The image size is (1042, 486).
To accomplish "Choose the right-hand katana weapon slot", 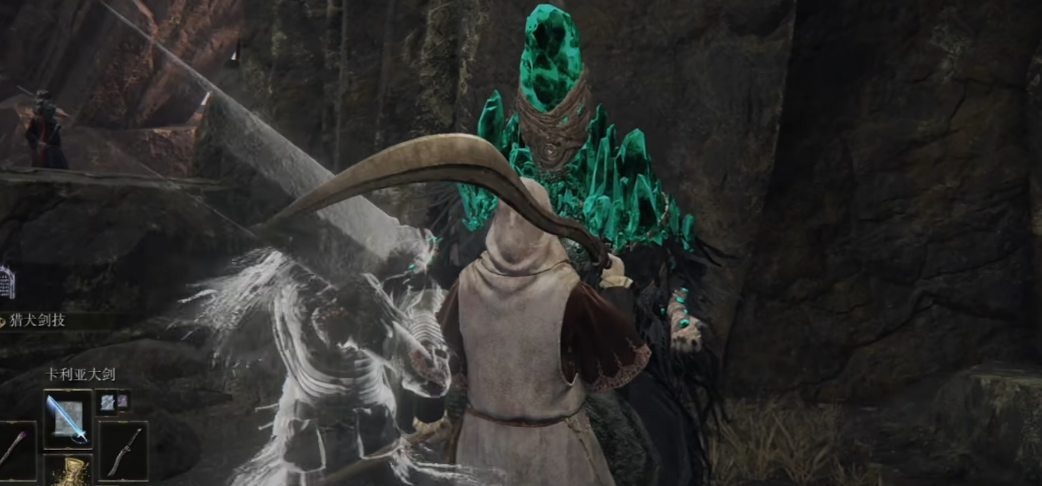I will 123,448.
